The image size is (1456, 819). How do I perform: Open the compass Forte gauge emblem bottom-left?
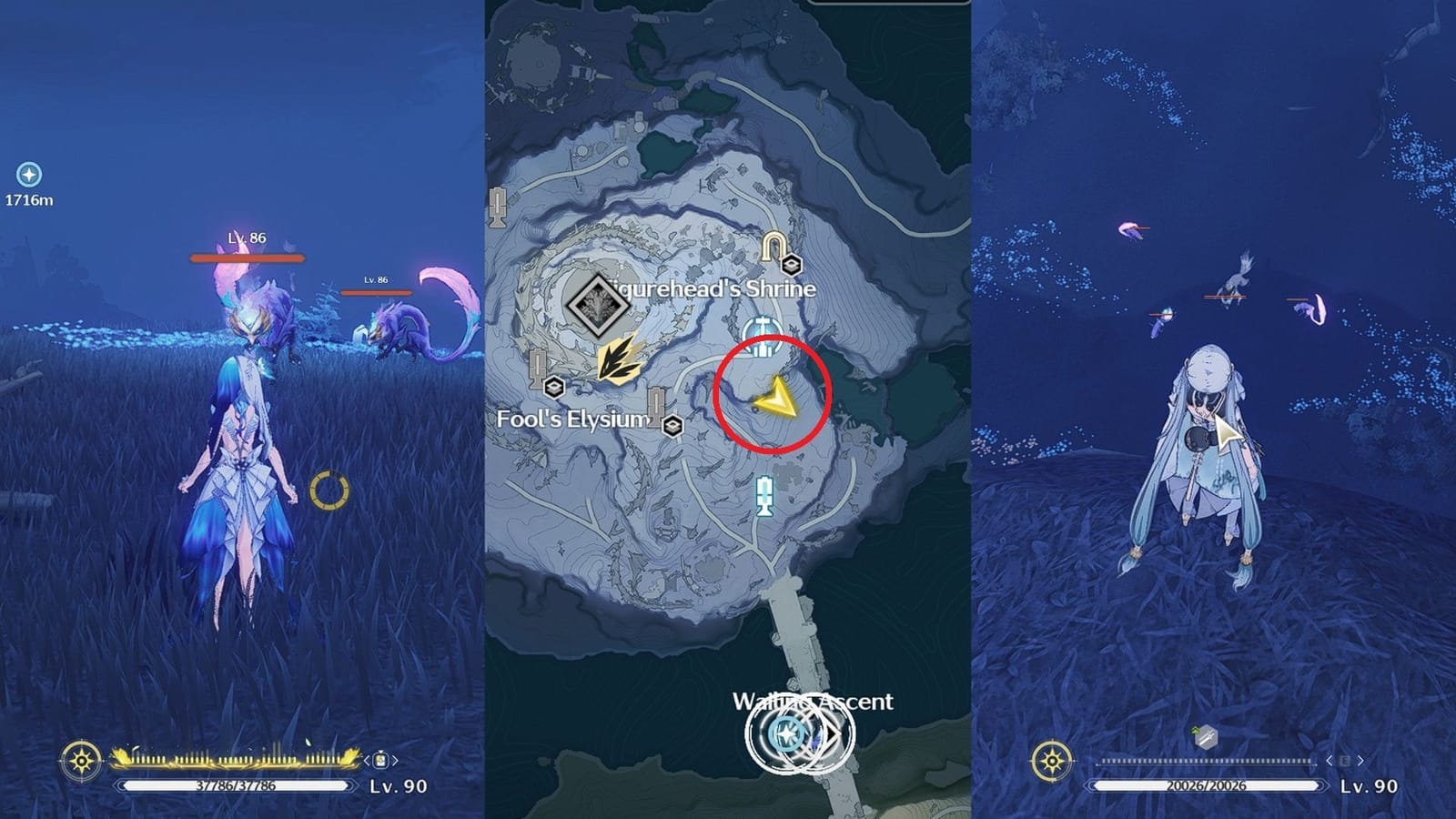coord(80,760)
